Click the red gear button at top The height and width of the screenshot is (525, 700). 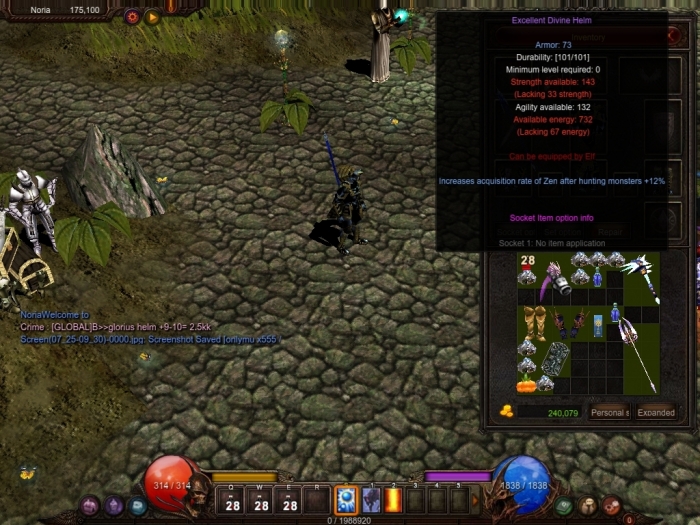click(132, 16)
